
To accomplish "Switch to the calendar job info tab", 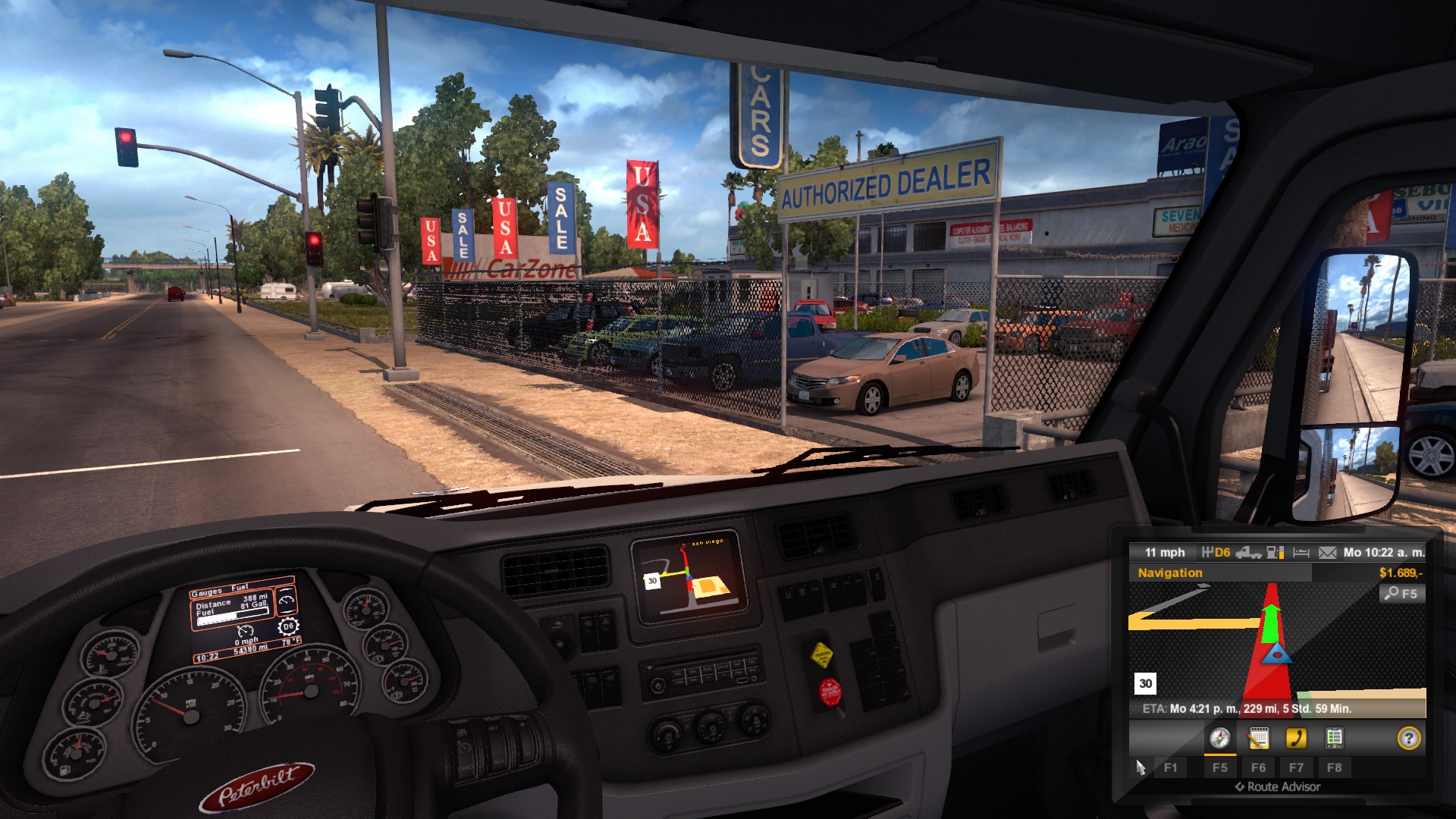I will [1258, 738].
